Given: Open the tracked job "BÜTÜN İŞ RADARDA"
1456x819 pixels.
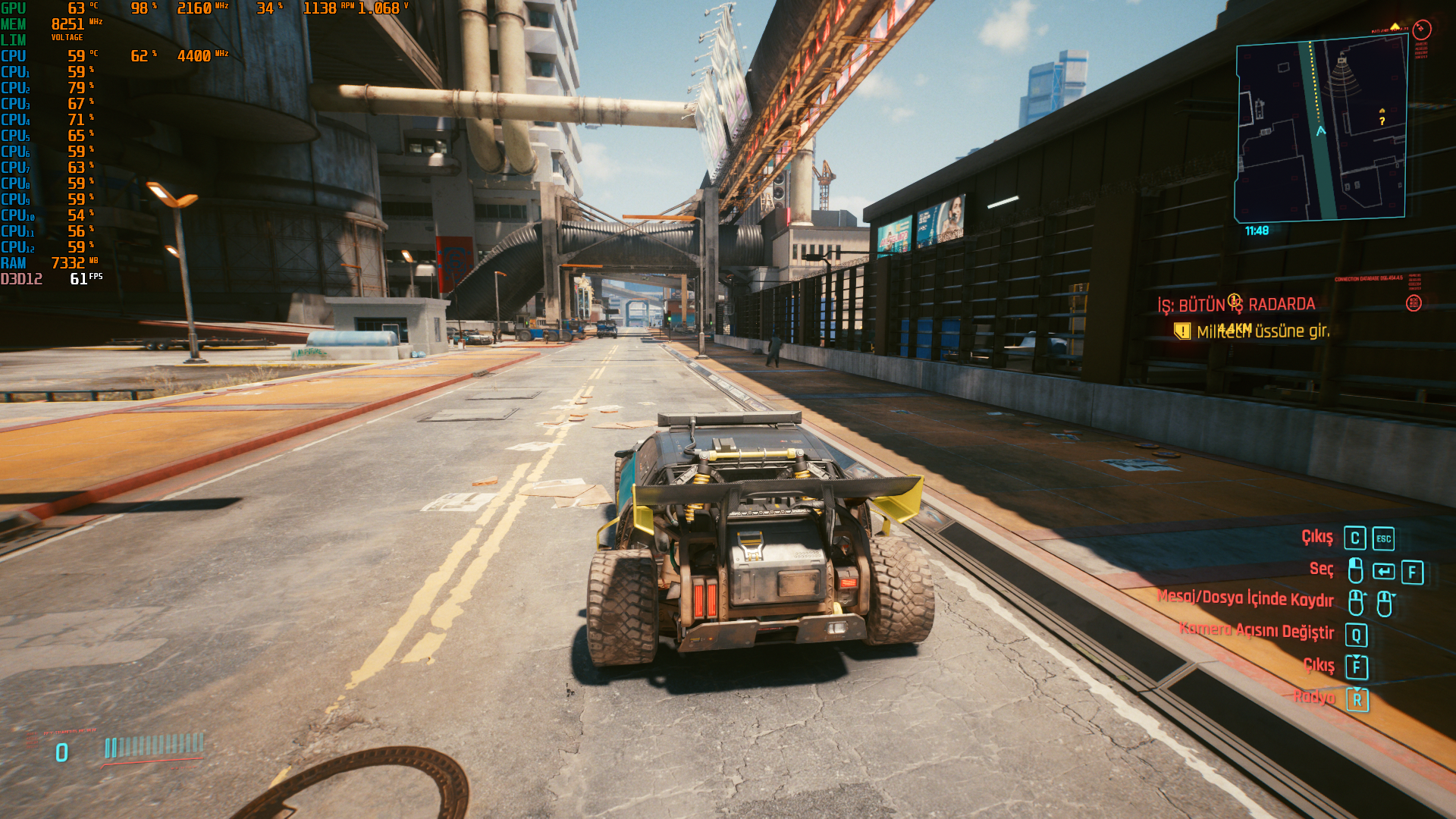Looking at the screenshot, I should point(1236,305).
